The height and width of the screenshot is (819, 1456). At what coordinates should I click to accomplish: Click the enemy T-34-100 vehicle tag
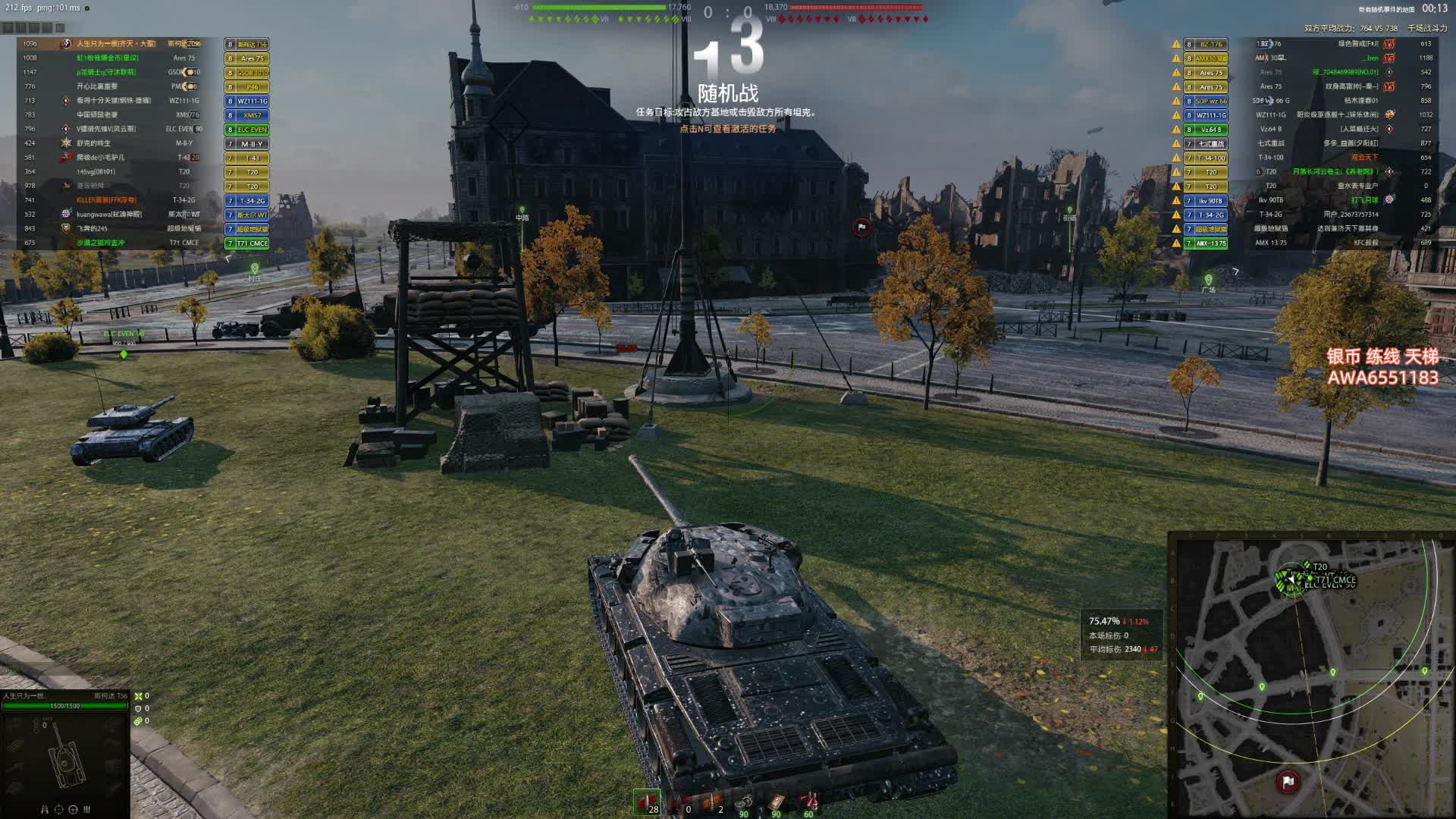pos(1206,158)
